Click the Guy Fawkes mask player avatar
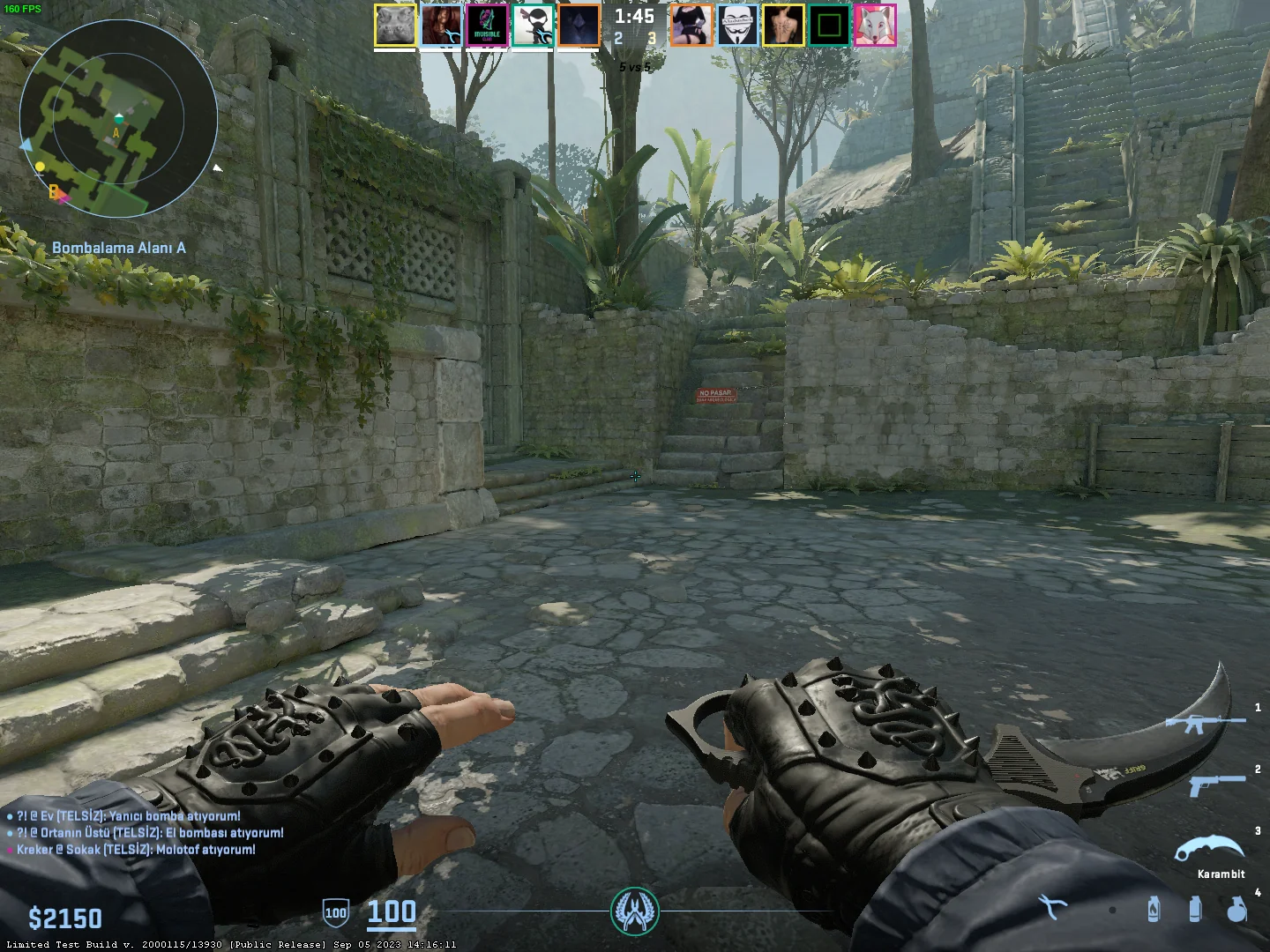Image resolution: width=1270 pixels, height=952 pixels. [738, 25]
